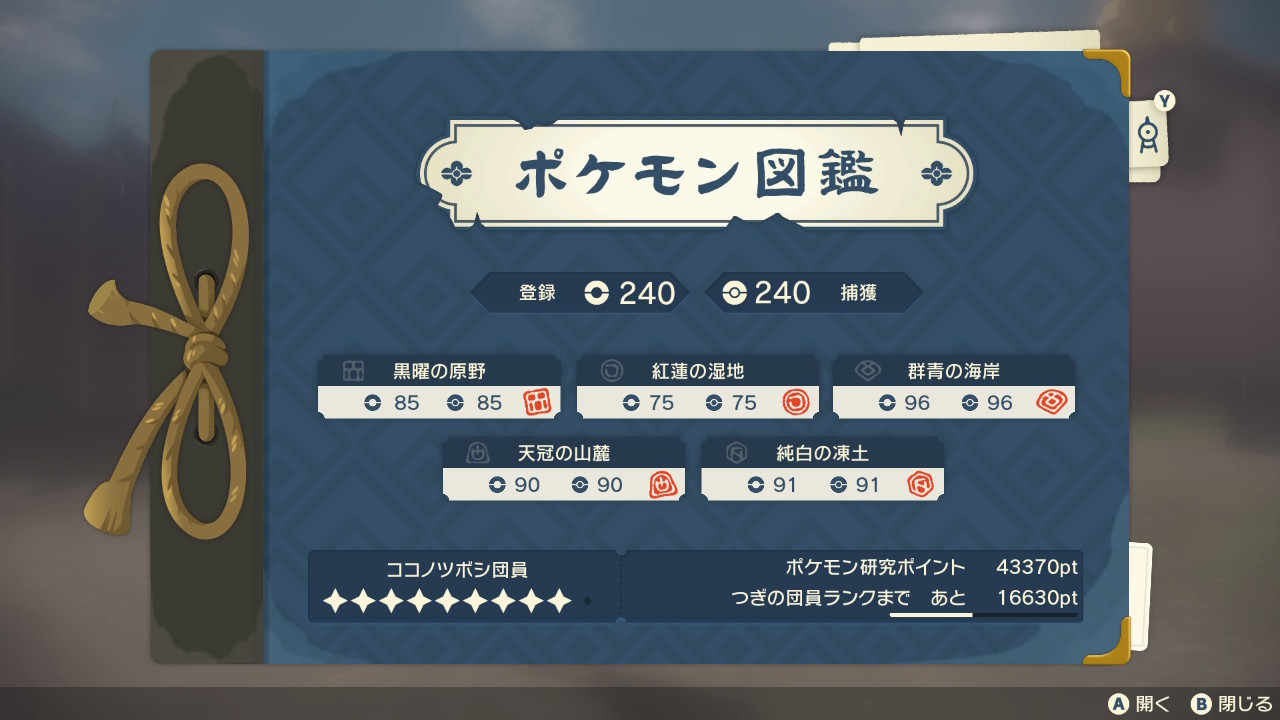Viewport: 1280px width, 720px height.
Task: Click the Poké Ball icon beside 登録 240
Action: pos(595,293)
